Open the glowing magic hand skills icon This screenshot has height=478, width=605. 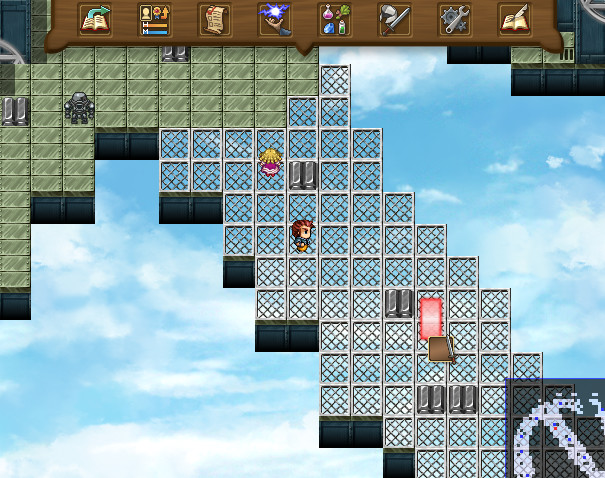275,20
